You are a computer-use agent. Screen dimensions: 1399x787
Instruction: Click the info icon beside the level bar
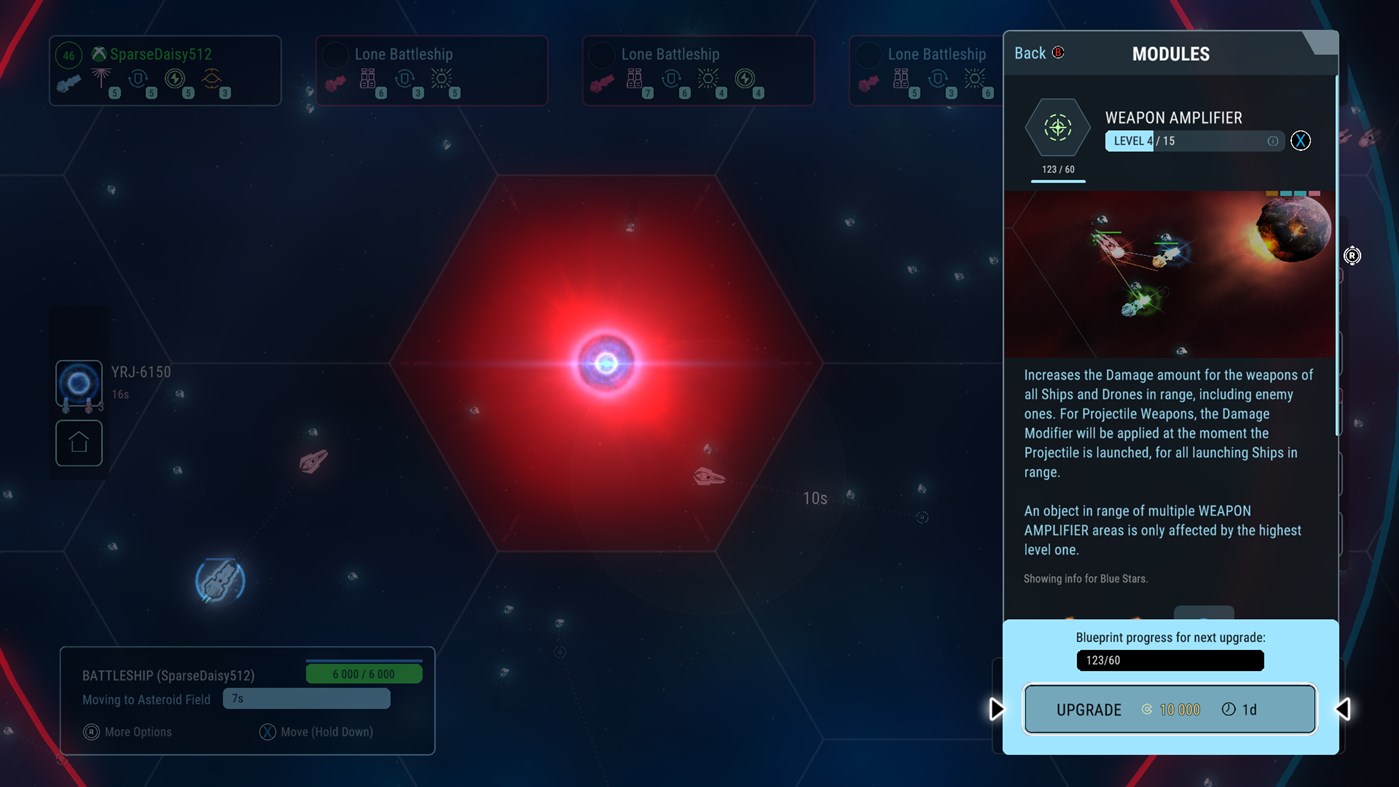(1272, 141)
